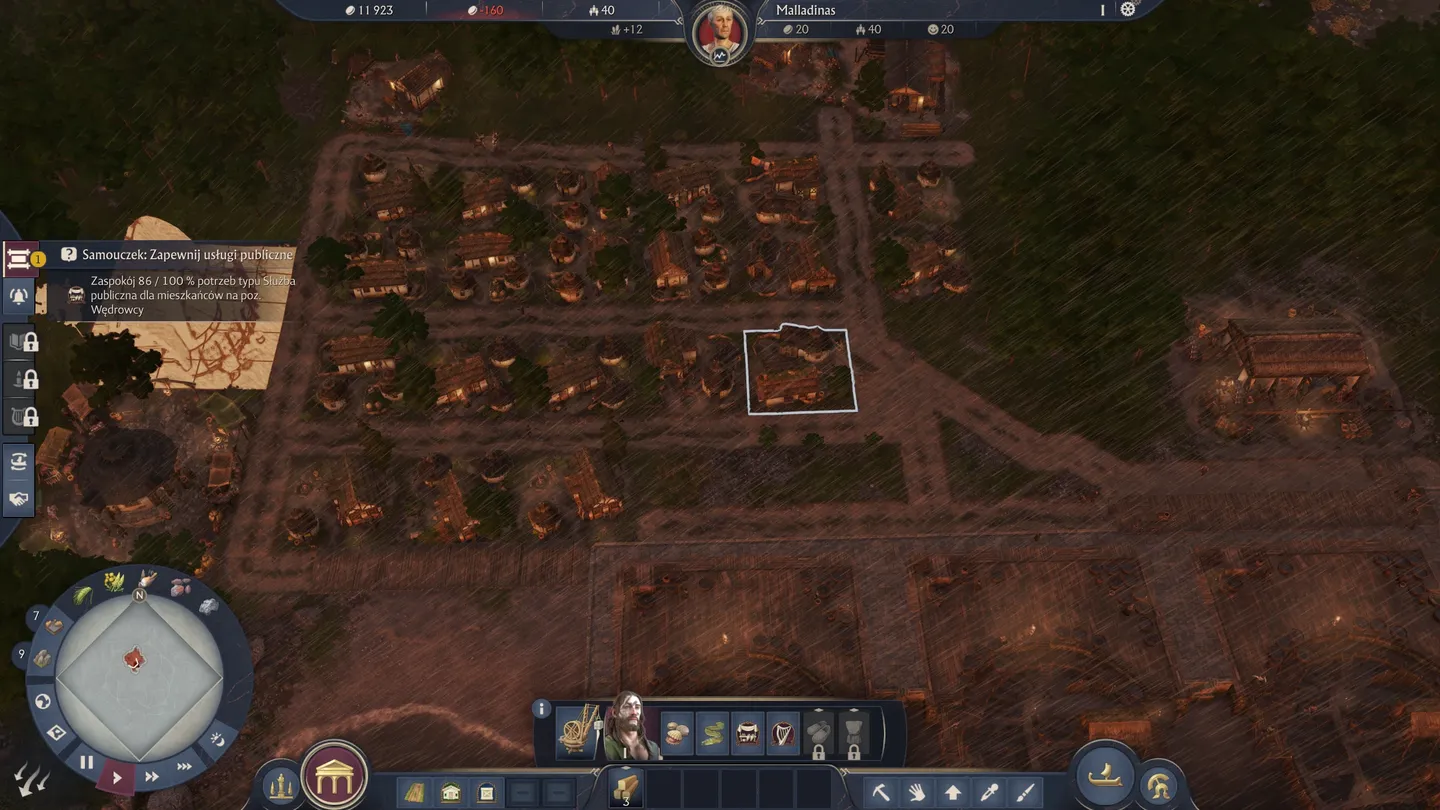
Task: Open the quest list scroll tab
Action: (x=18, y=260)
